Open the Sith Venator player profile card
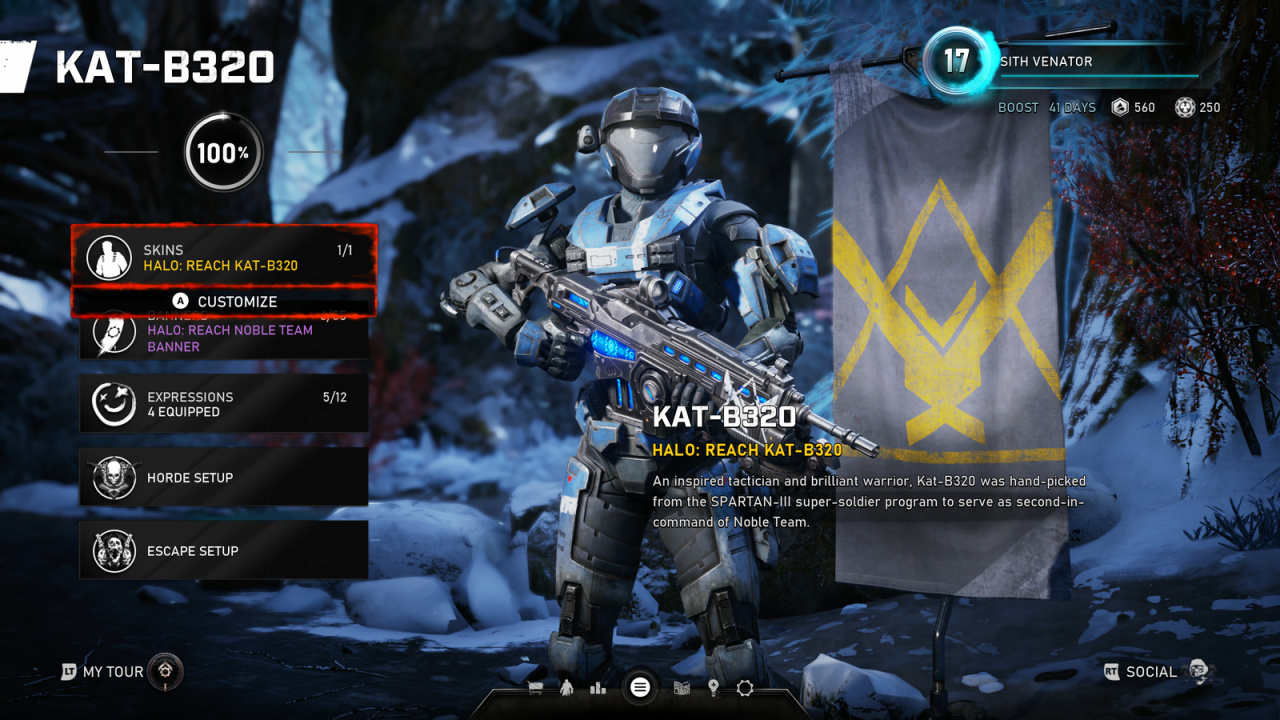The width and height of the screenshot is (1280, 720). [1060, 62]
